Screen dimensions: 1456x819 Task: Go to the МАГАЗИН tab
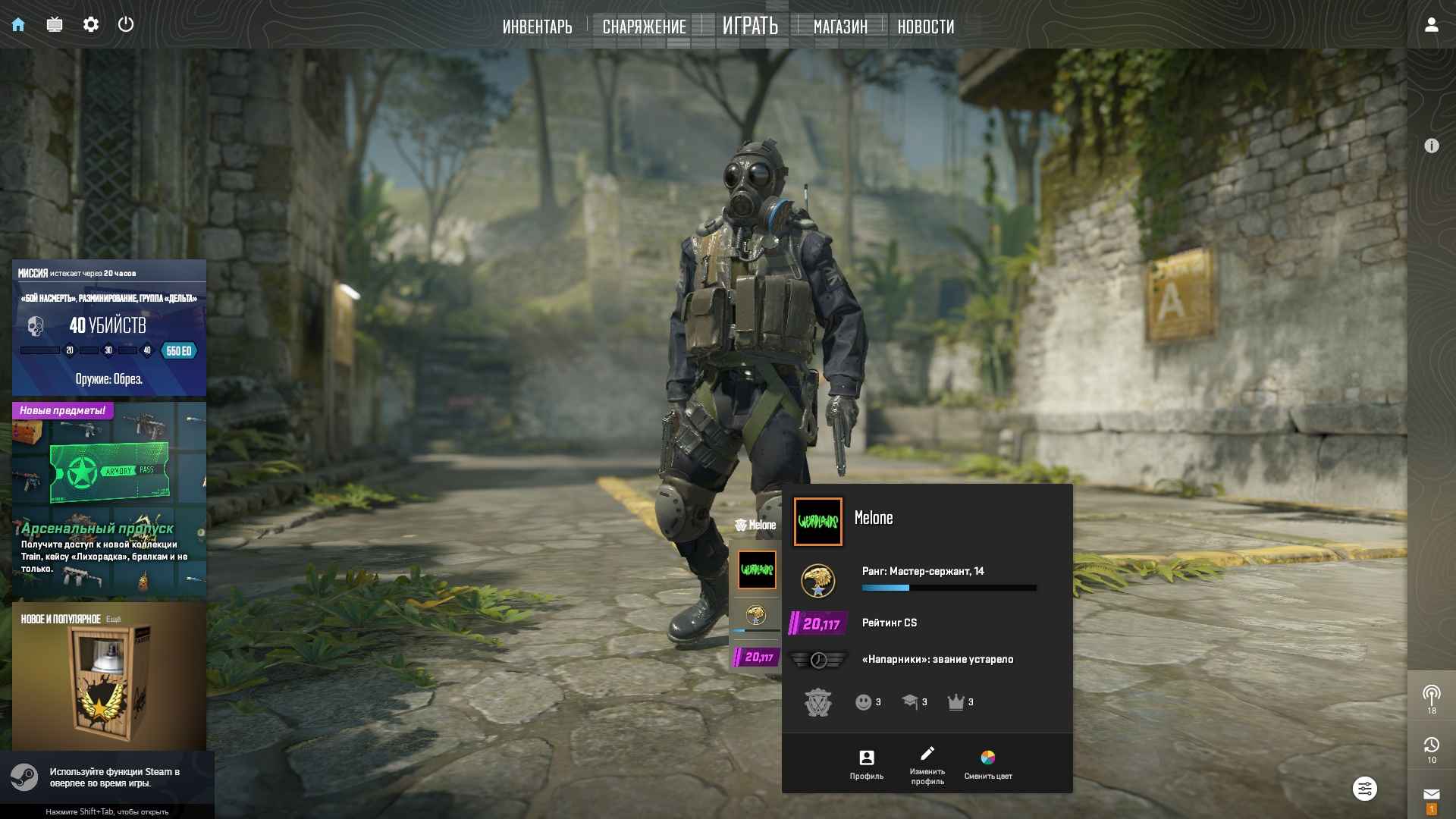point(840,27)
